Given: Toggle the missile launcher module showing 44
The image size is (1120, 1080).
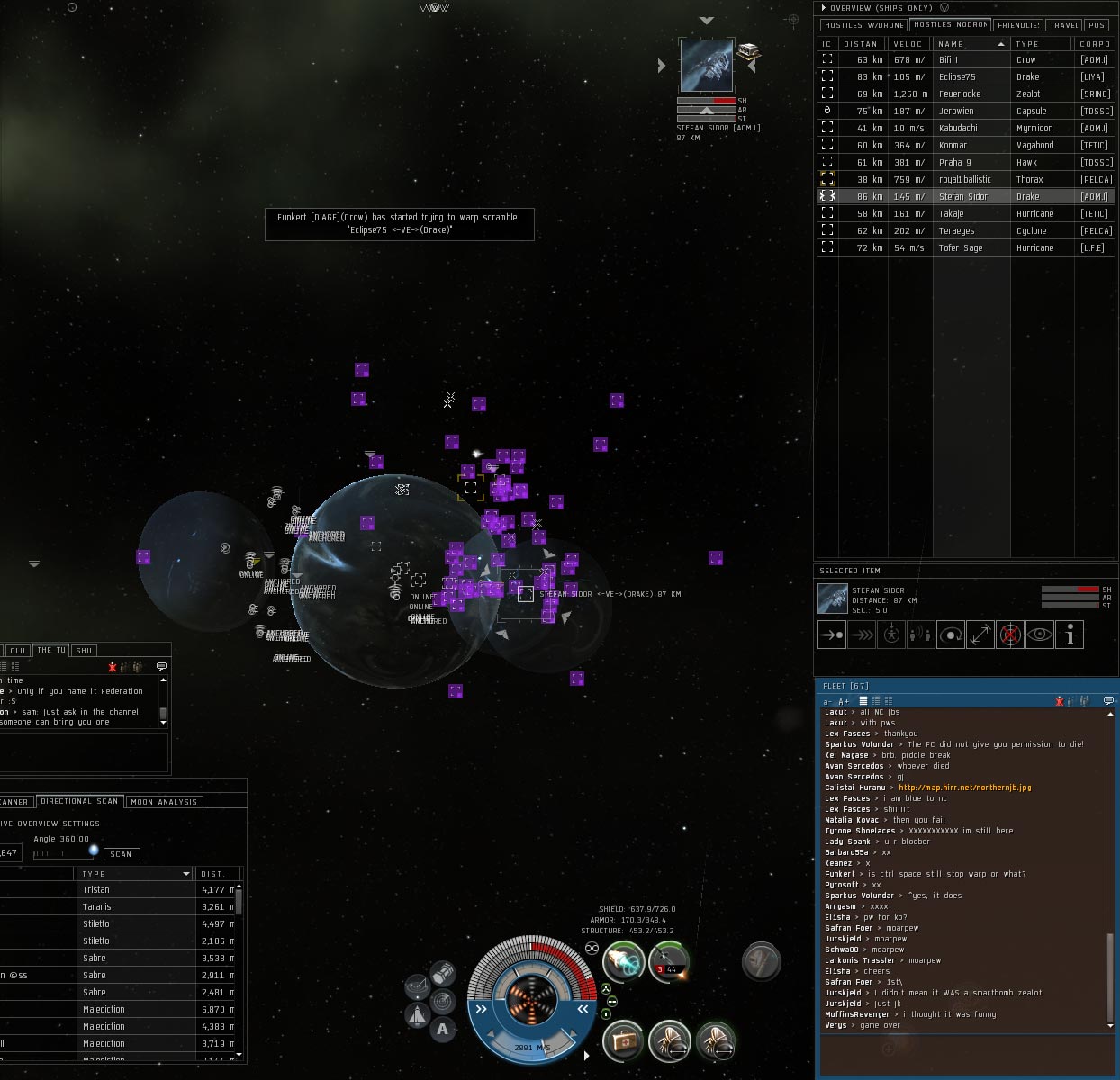Looking at the screenshot, I should (x=669, y=960).
